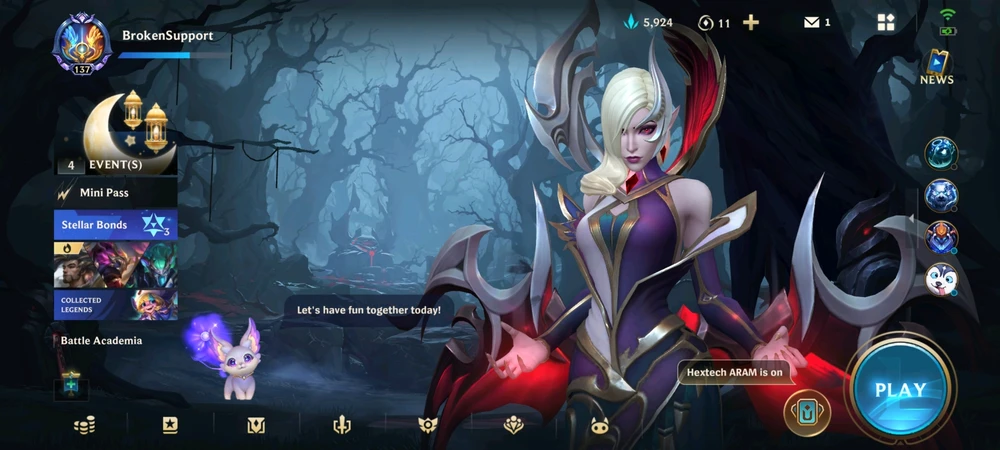Viewport: 1000px width, 450px height.
Task: Select the Stellar Bonds banner
Action: [116, 225]
